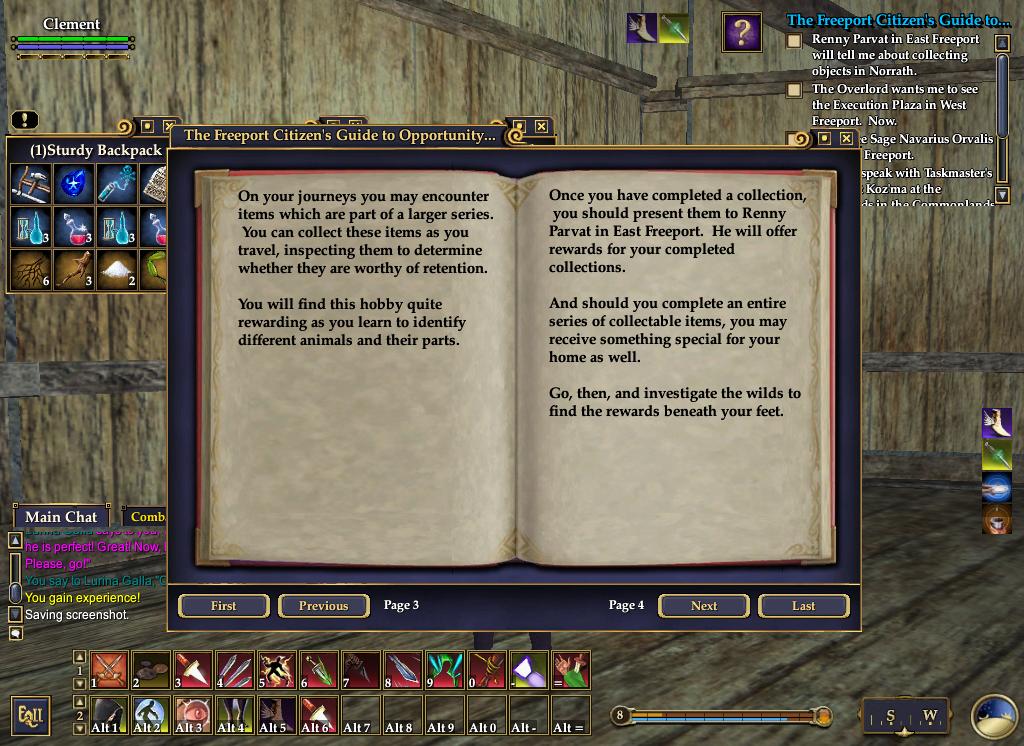Screen dimensions: 1024x746
Task: Flip forward with the Next button
Action: pyautogui.click(x=704, y=606)
